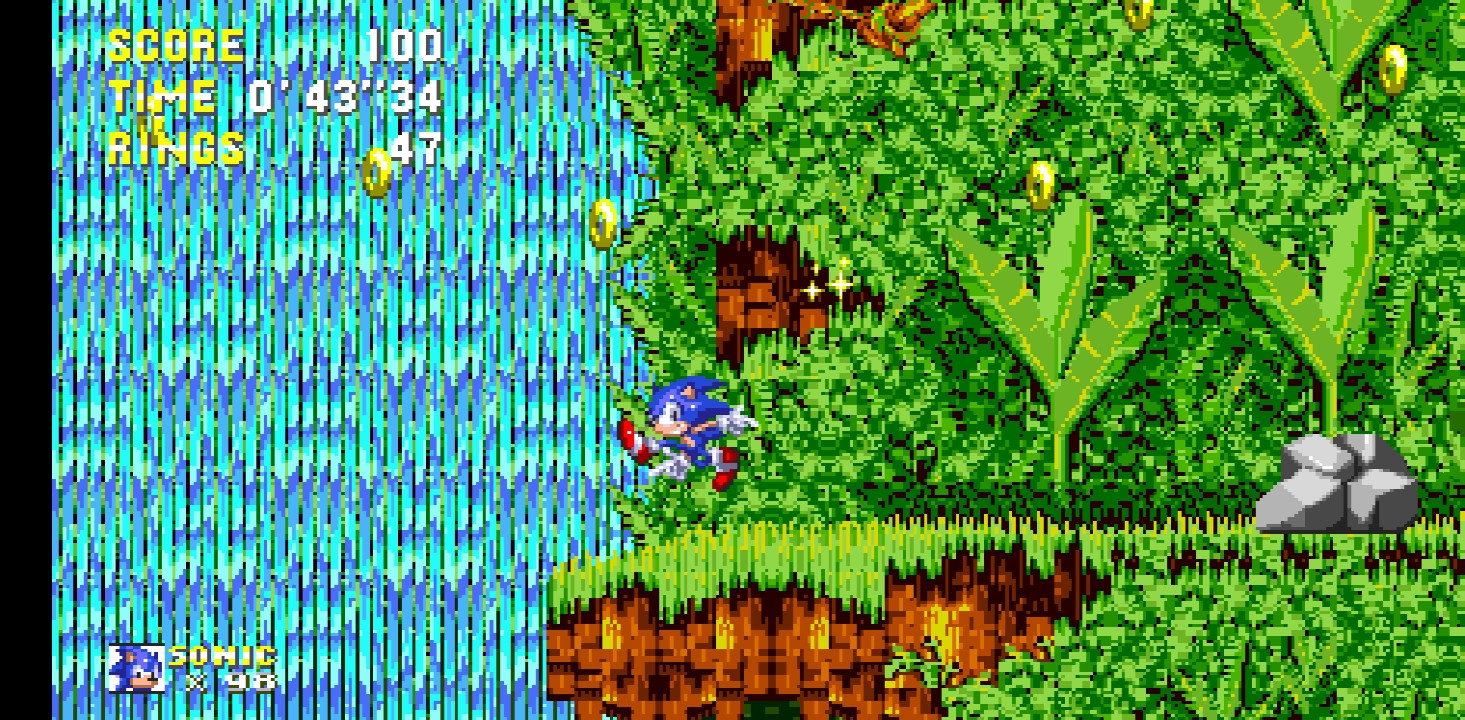1465x720 pixels.
Task: Click the ring above the large leaf sprouts
Action: tap(1041, 185)
